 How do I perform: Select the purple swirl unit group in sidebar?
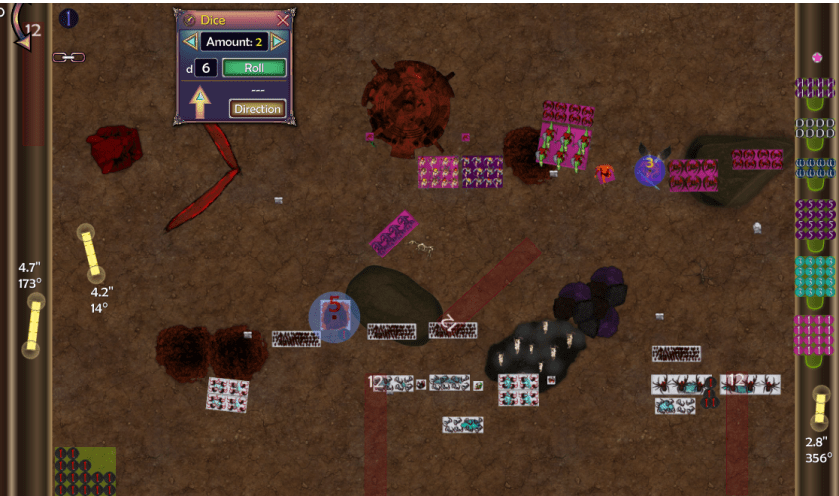tap(815, 219)
